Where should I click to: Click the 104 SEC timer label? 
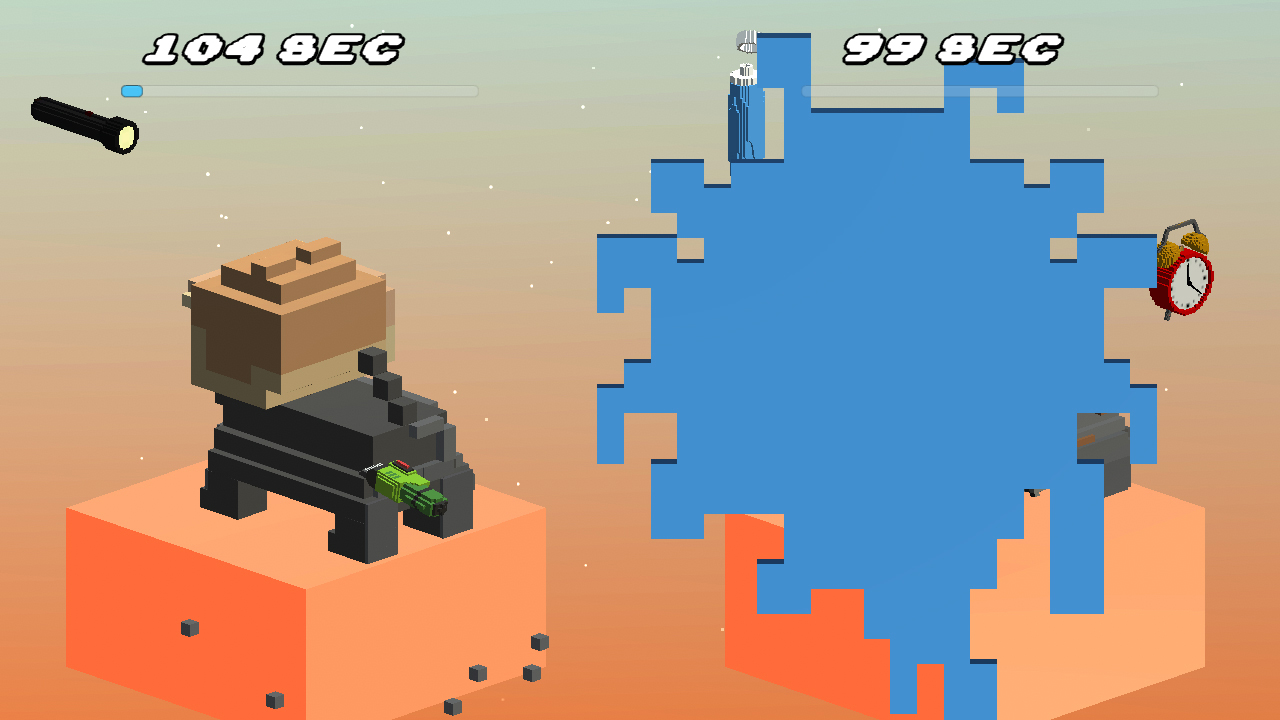click(272, 46)
